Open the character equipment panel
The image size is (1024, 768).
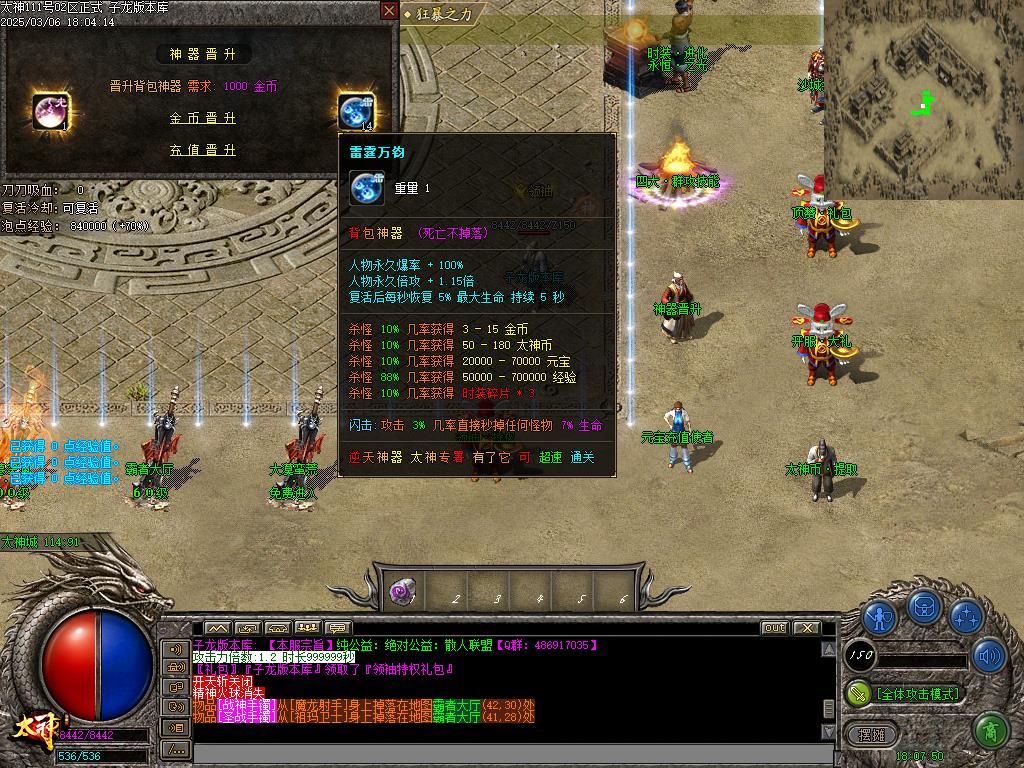[880, 617]
